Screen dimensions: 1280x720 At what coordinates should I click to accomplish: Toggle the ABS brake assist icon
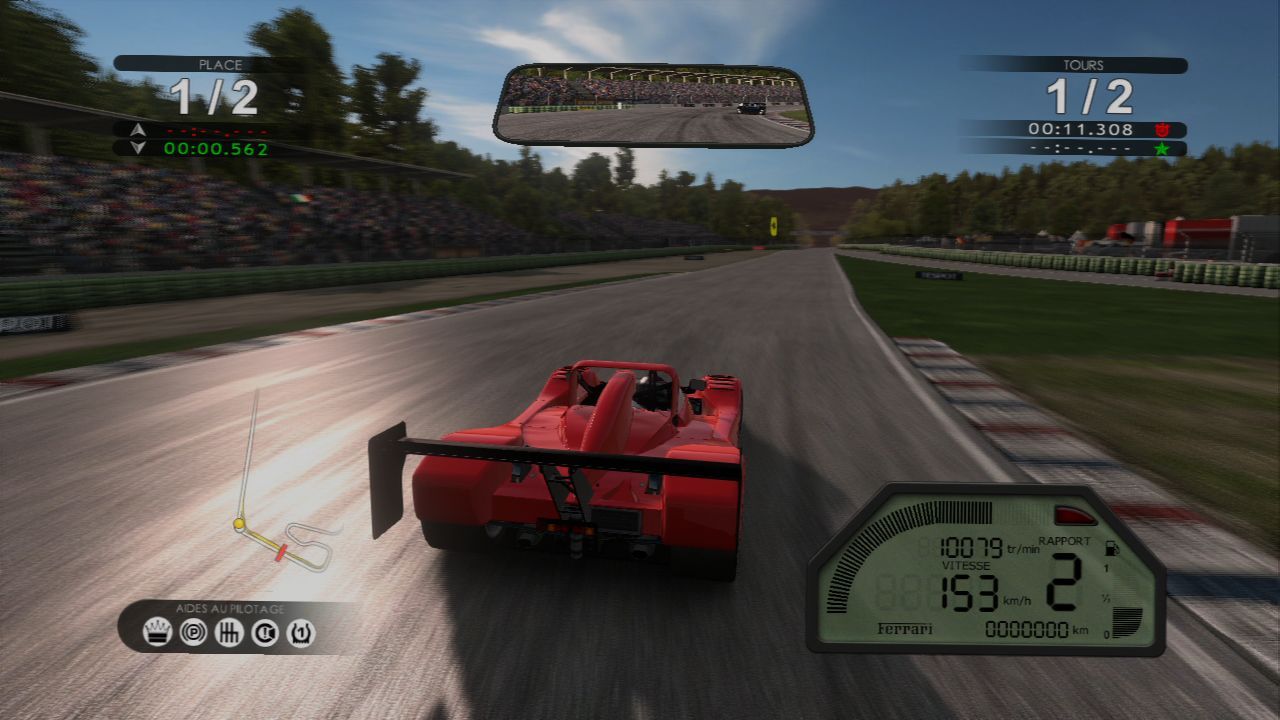pyautogui.click(x=192, y=632)
